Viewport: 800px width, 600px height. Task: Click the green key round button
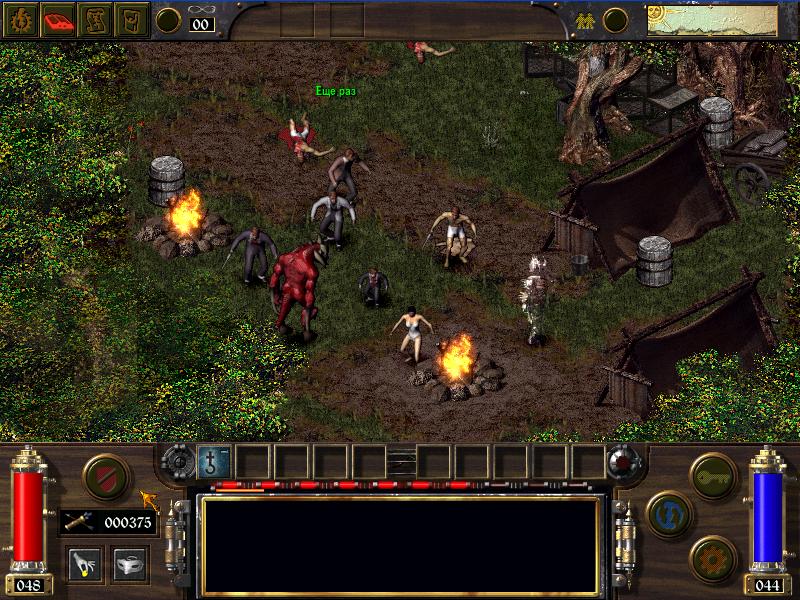714,471
